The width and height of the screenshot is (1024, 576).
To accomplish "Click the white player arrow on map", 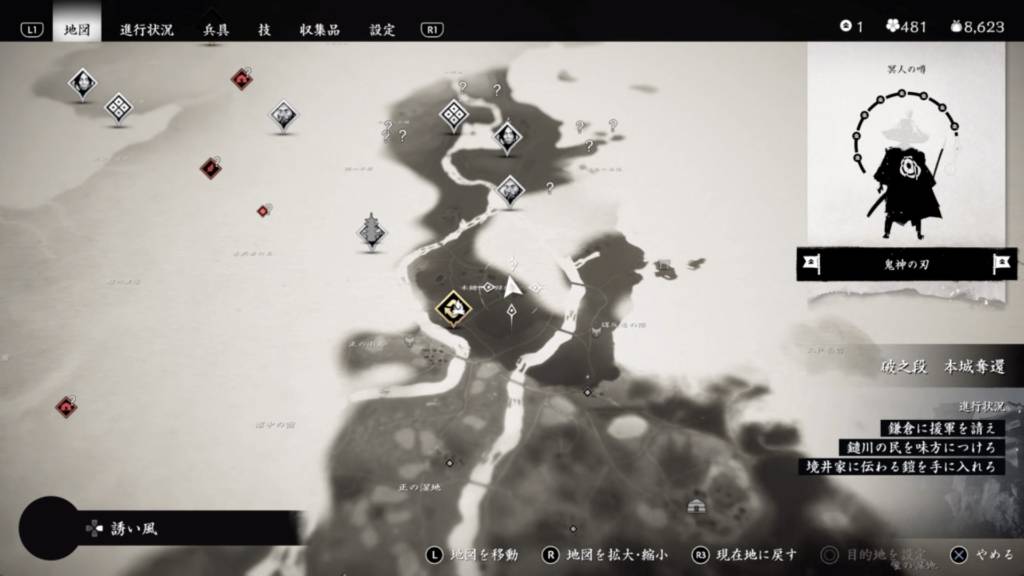I will point(513,287).
